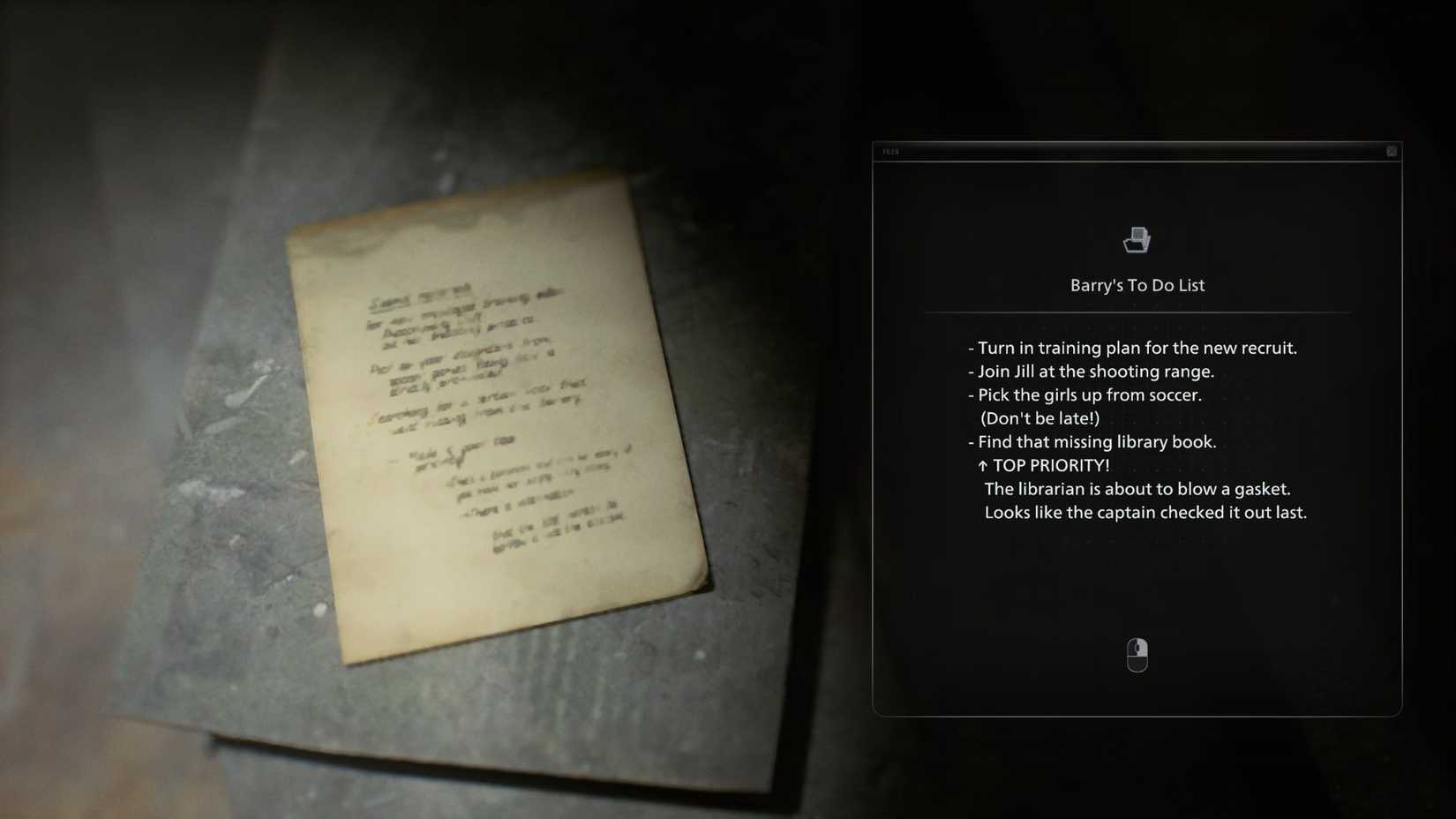Select the mouse prompt icon at the bottom
The image size is (1456, 819).
(1137, 654)
